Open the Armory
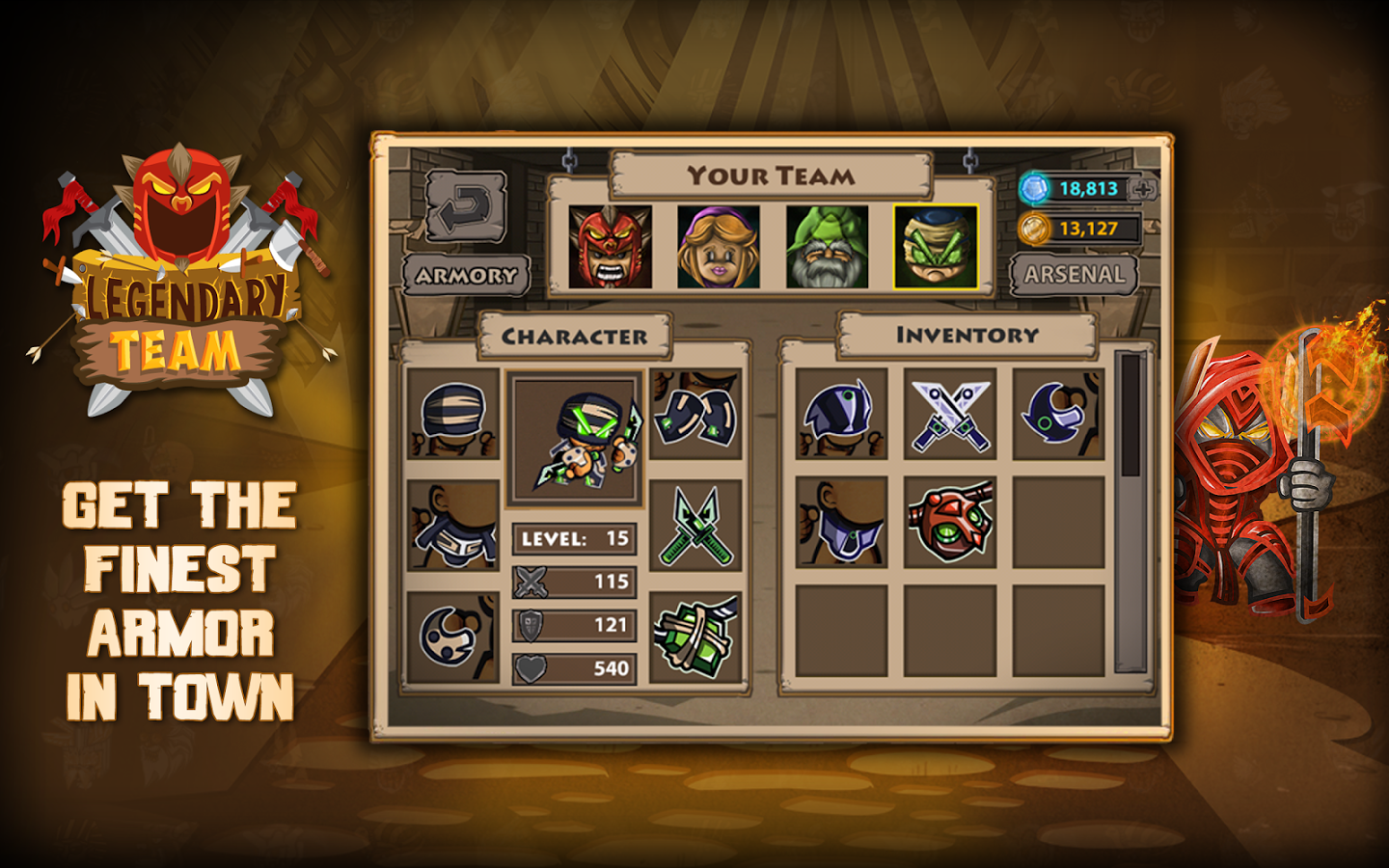The height and width of the screenshot is (868, 1389). point(466,276)
